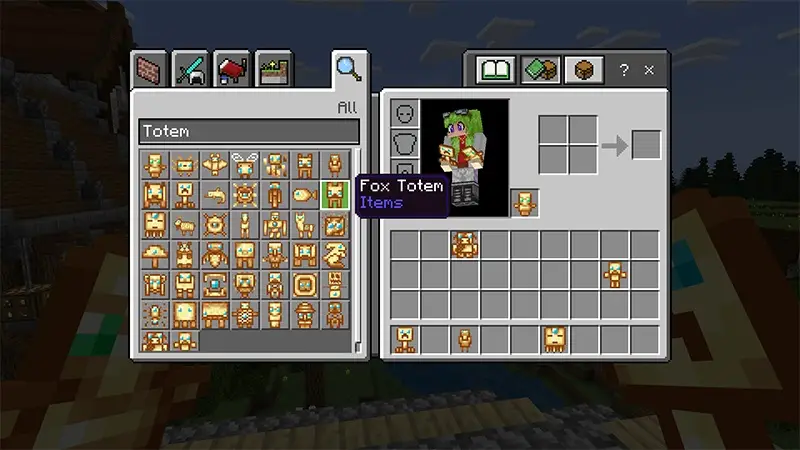Open the question mark help button

[624, 71]
